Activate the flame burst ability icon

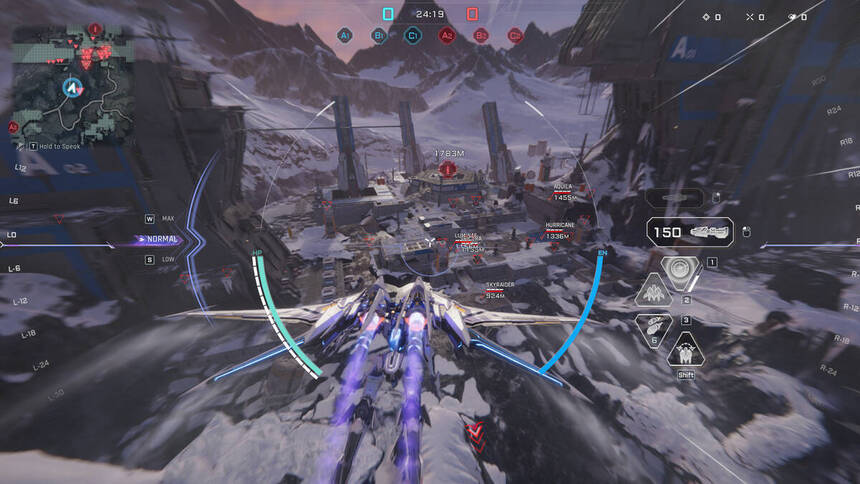tap(656, 292)
